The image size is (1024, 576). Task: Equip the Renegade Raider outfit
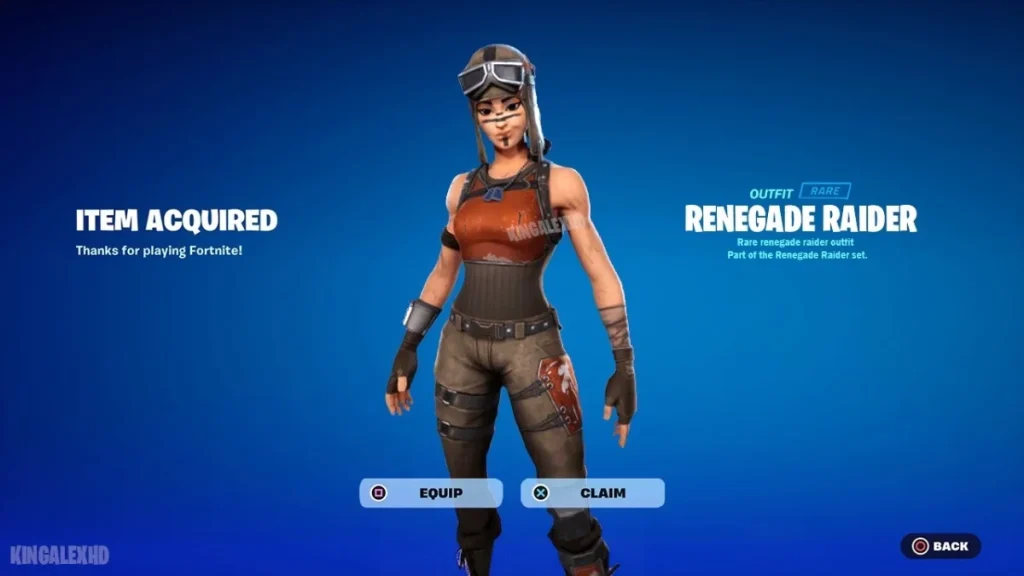click(x=431, y=493)
